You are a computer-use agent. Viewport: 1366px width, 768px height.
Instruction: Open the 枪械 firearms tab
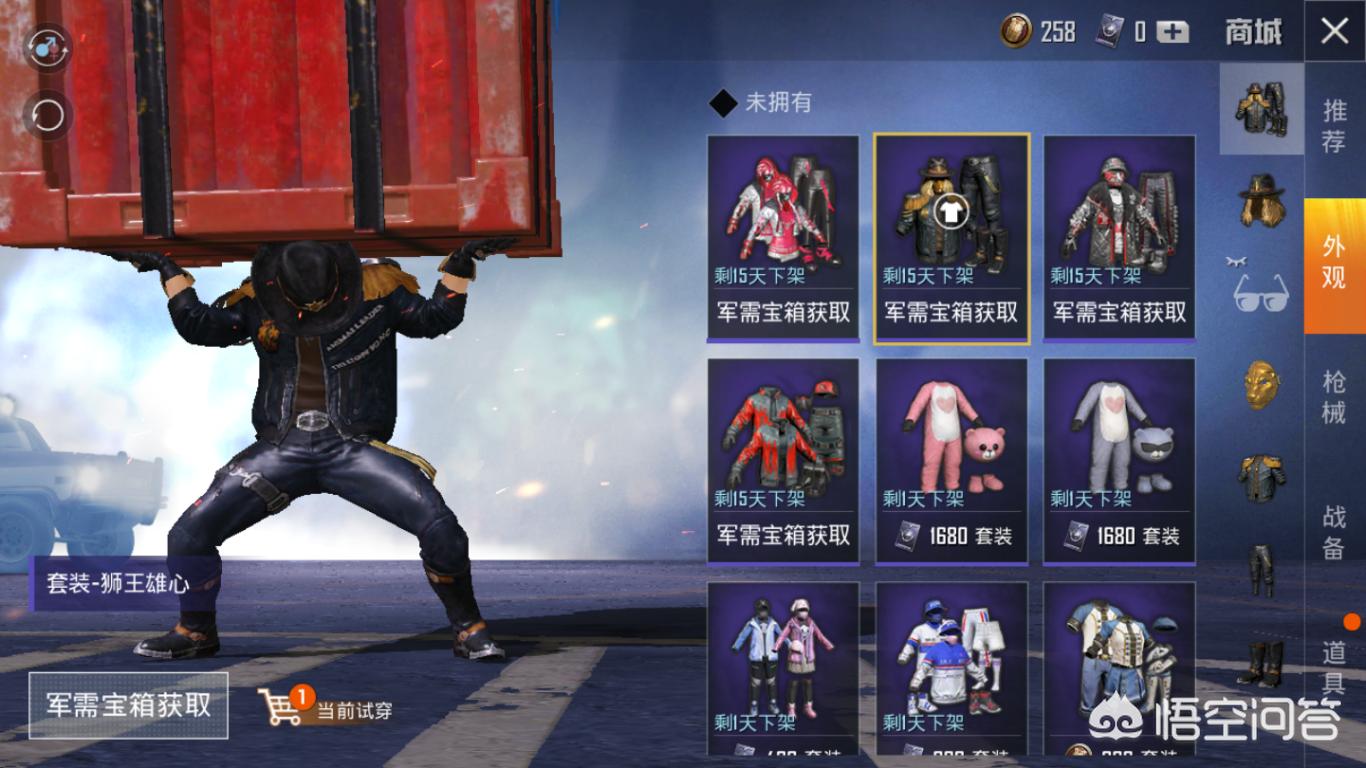pyautogui.click(x=1334, y=397)
